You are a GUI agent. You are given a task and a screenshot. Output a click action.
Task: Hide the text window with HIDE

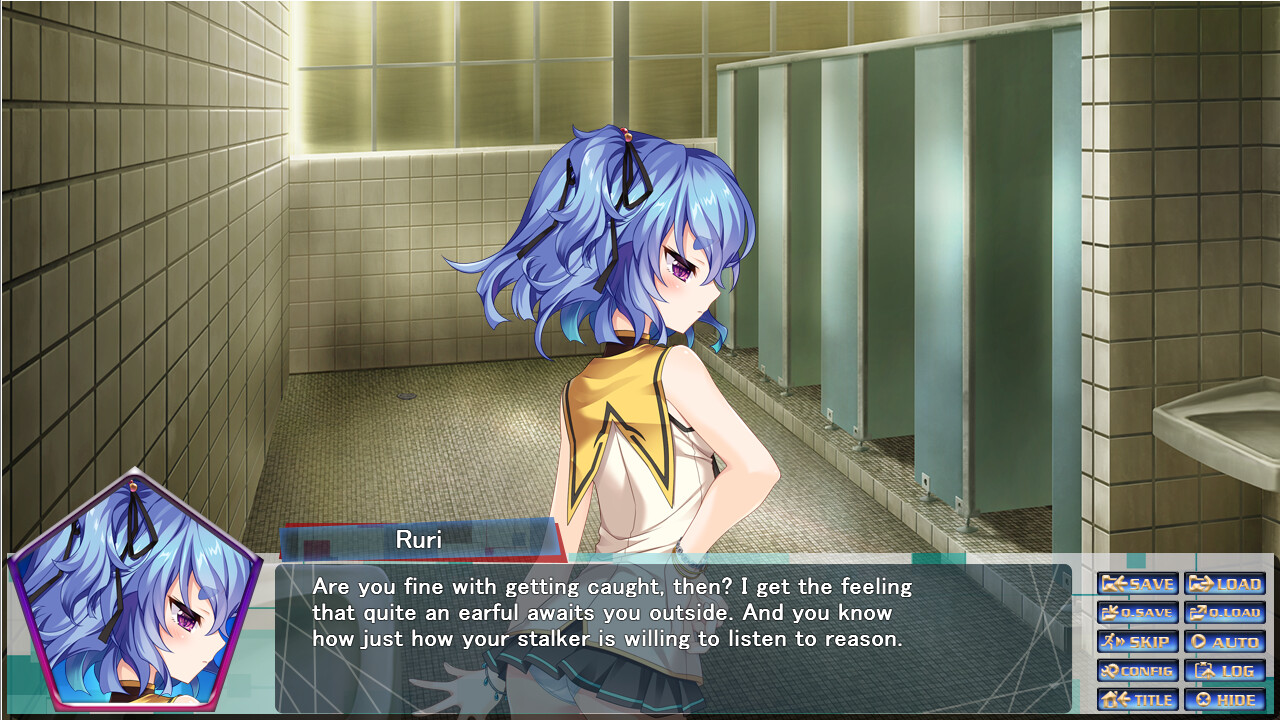(x=1225, y=700)
